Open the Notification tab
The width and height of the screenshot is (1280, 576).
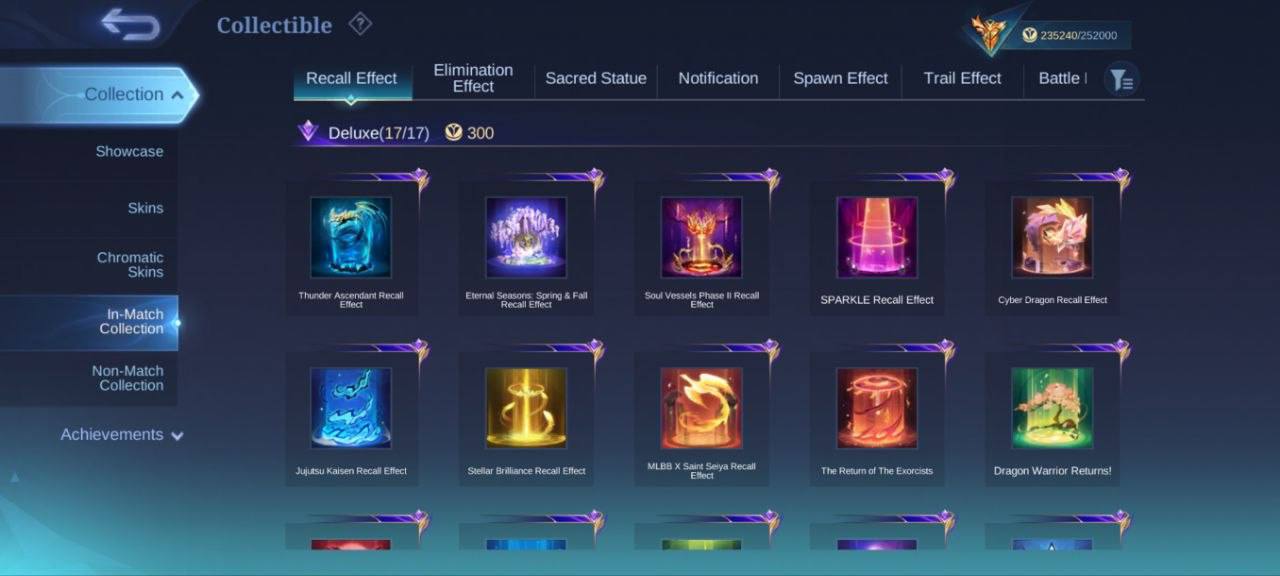pos(718,78)
